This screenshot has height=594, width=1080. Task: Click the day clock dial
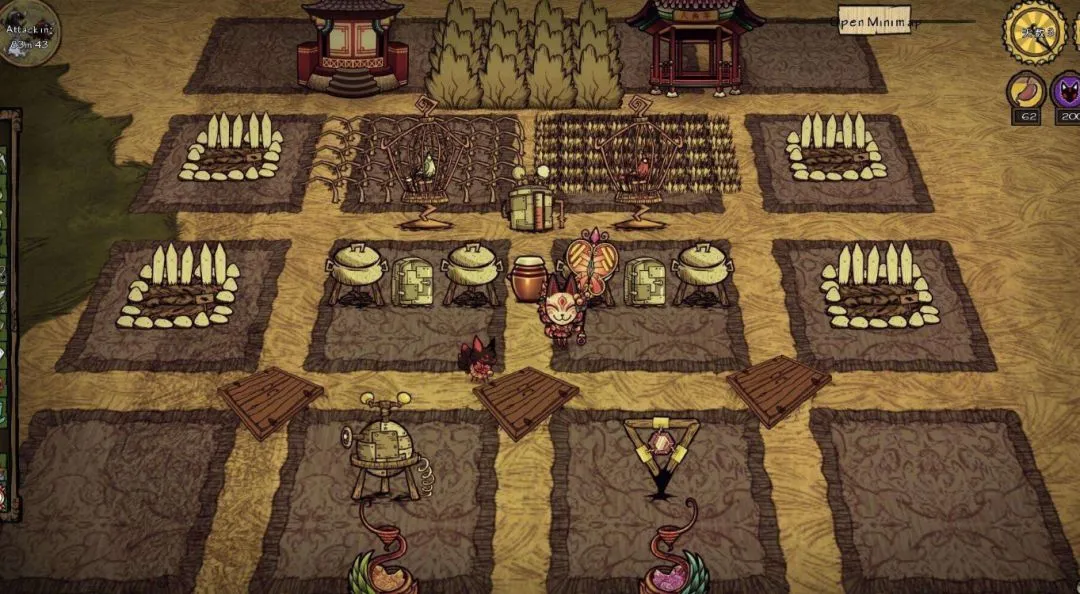click(x=1033, y=32)
